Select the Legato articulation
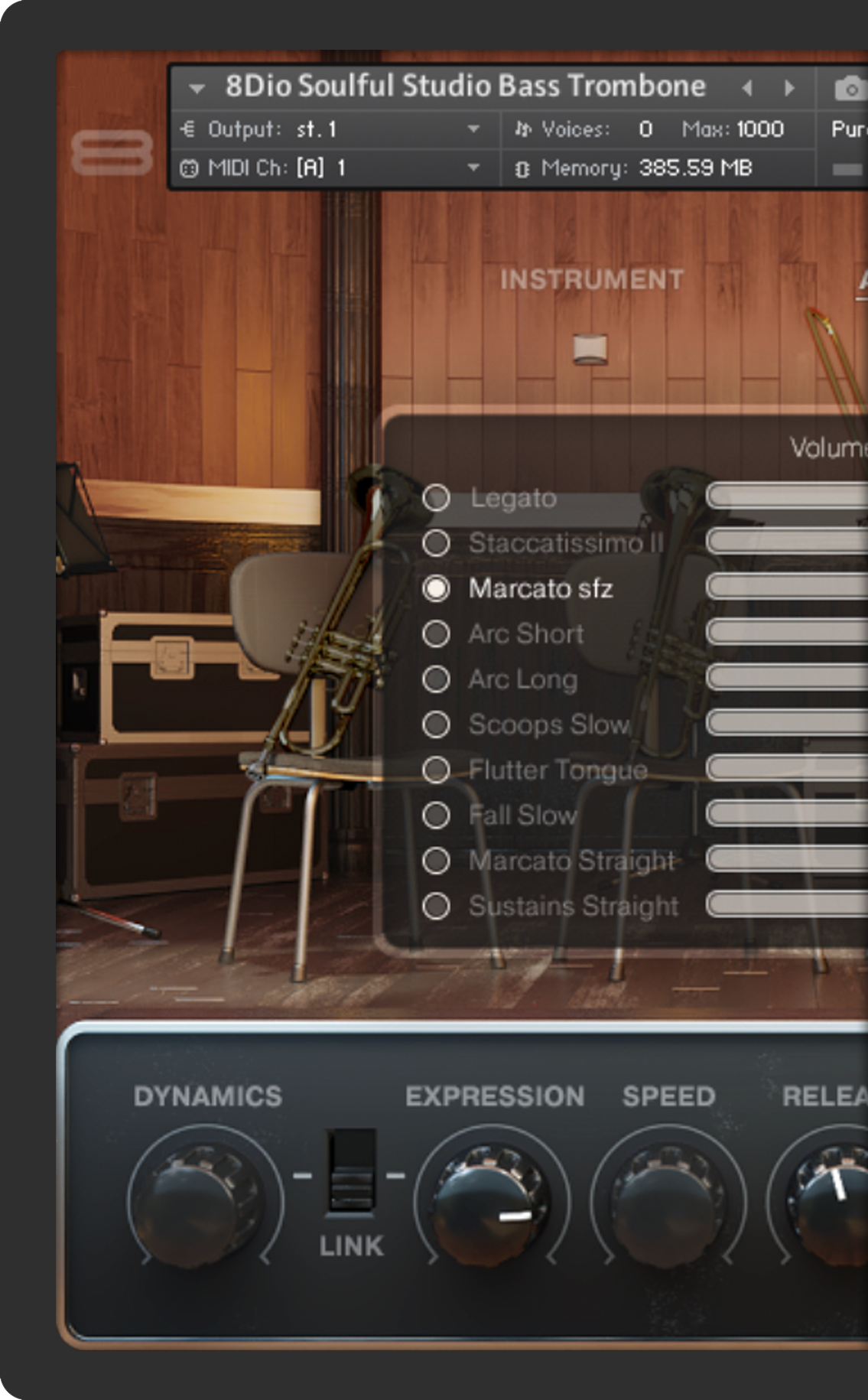 pyautogui.click(x=436, y=498)
